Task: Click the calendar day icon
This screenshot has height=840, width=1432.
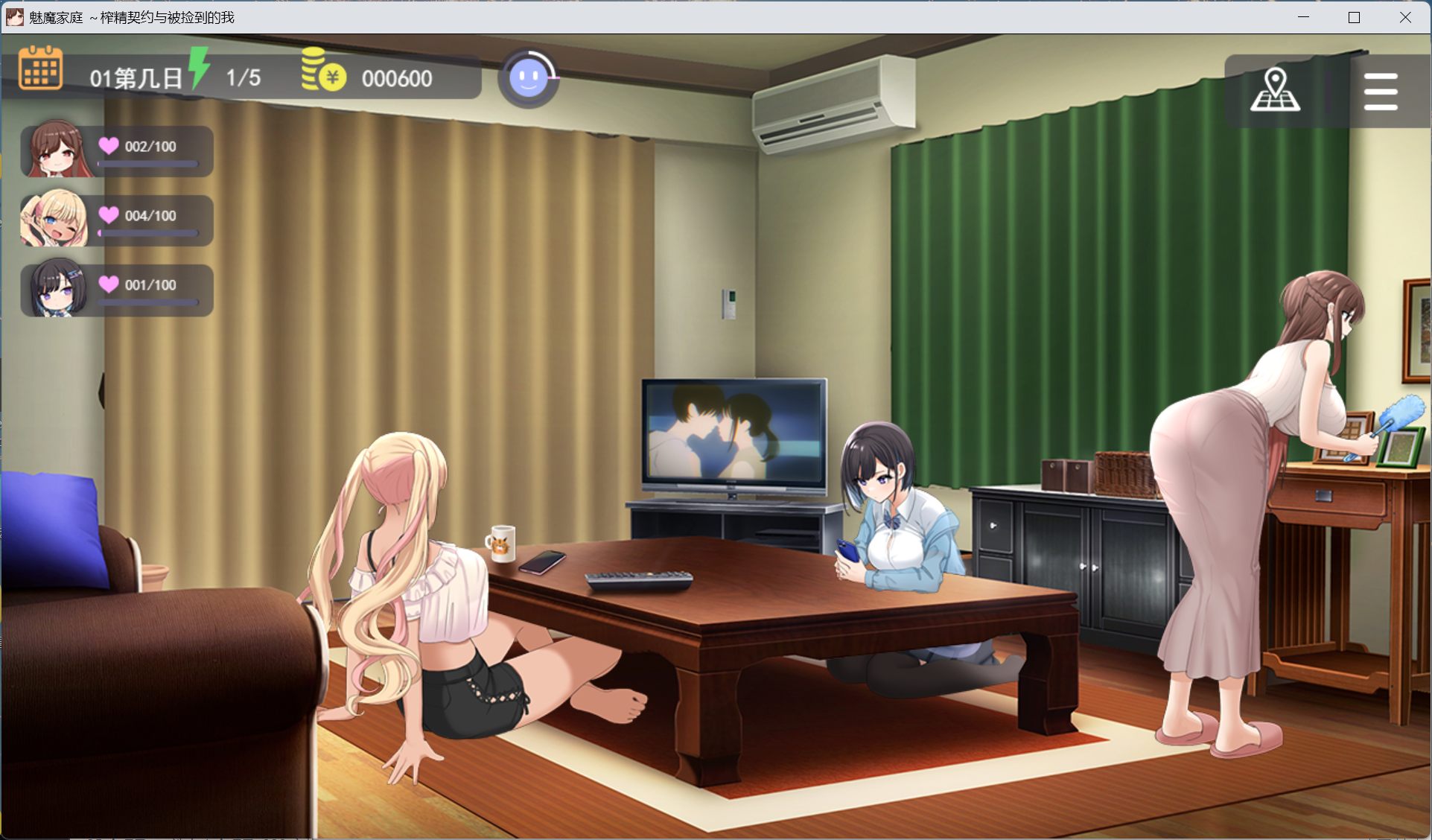Action: click(x=40, y=69)
